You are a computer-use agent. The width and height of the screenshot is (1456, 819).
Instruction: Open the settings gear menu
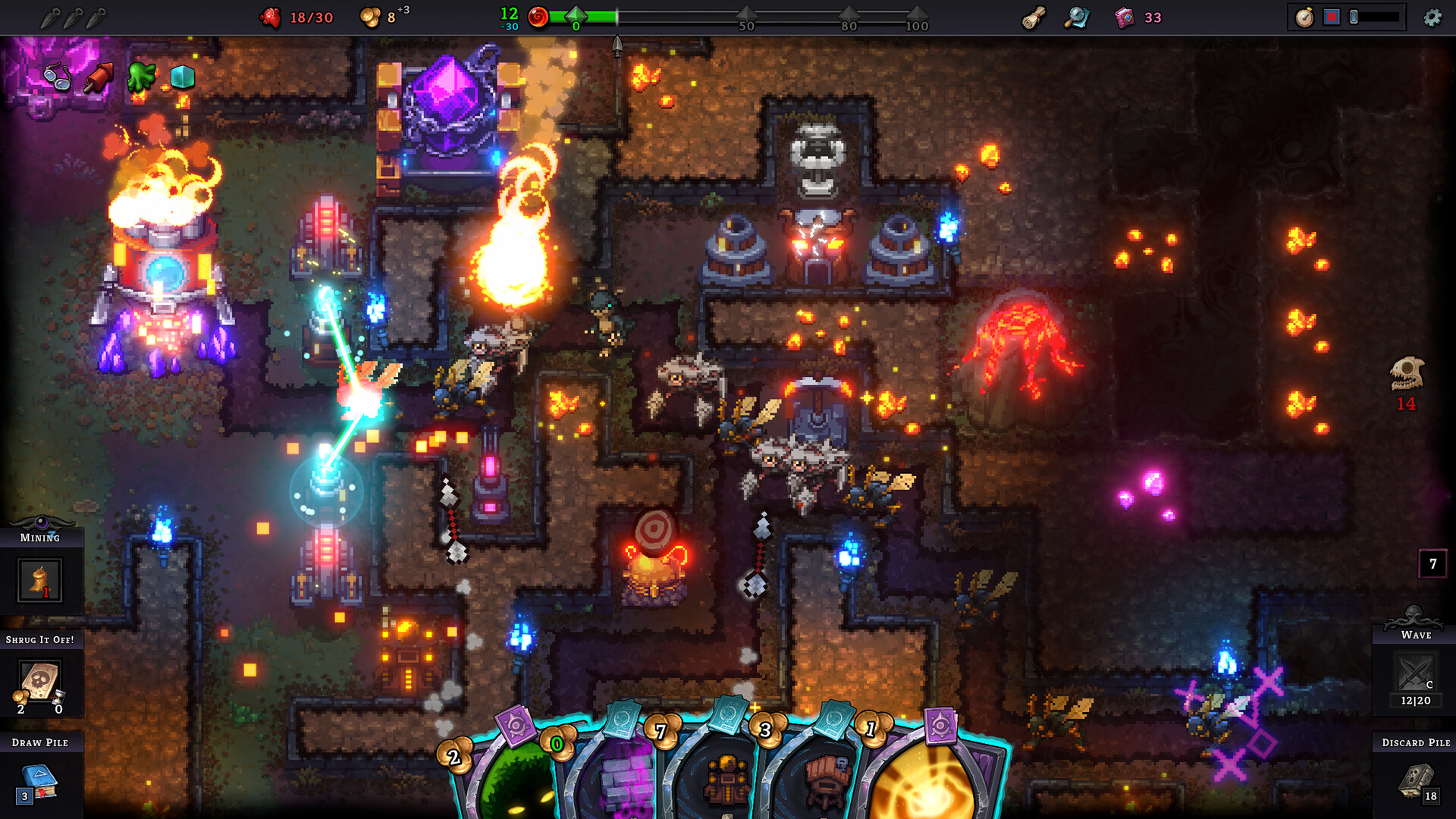[x=1432, y=17]
